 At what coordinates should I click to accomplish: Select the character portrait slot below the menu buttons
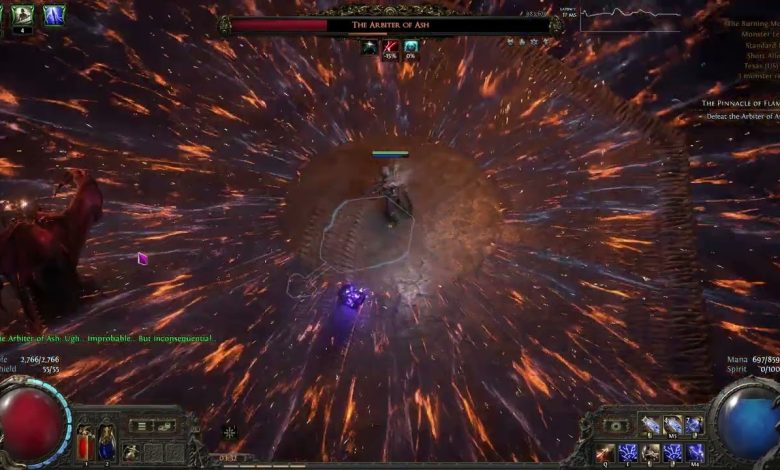click(131, 452)
